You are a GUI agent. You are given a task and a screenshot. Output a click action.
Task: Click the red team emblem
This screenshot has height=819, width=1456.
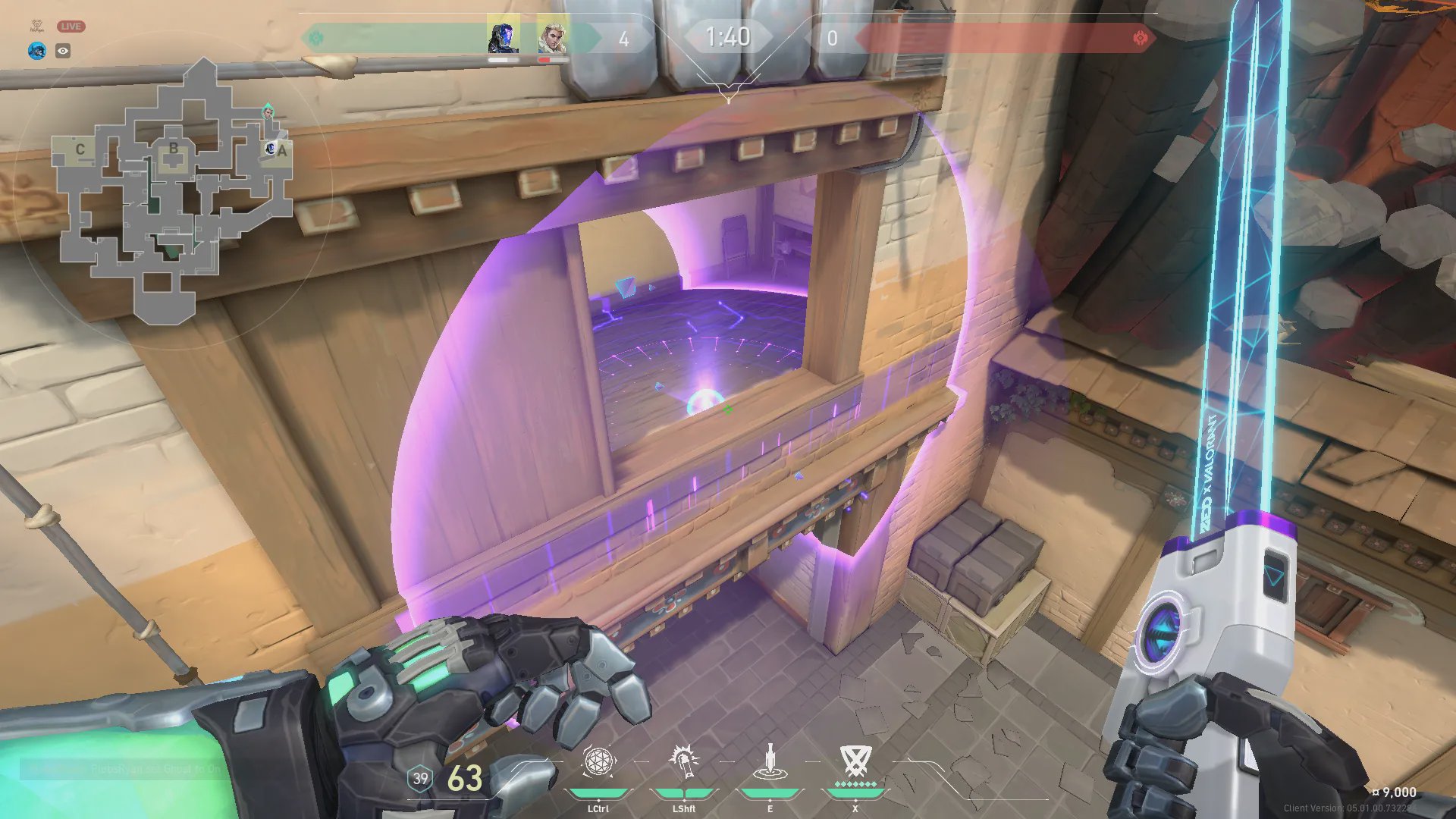(x=1140, y=38)
